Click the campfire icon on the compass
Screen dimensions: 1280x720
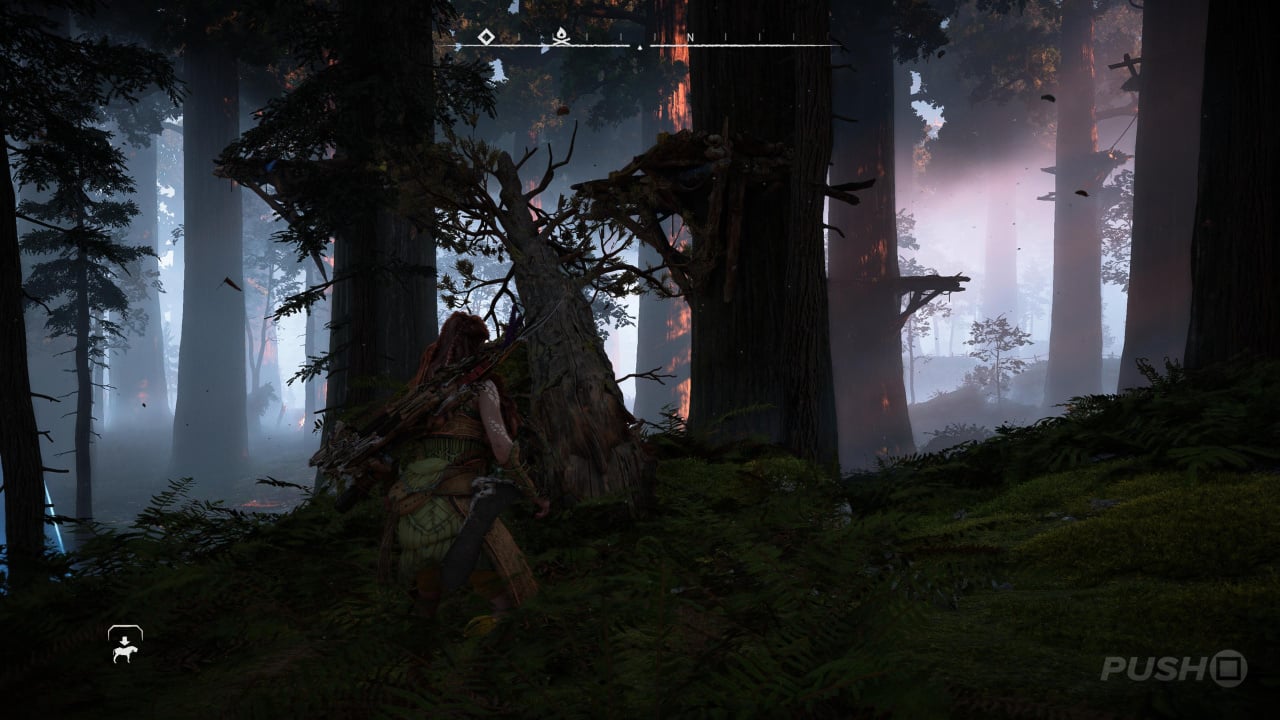[561, 39]
